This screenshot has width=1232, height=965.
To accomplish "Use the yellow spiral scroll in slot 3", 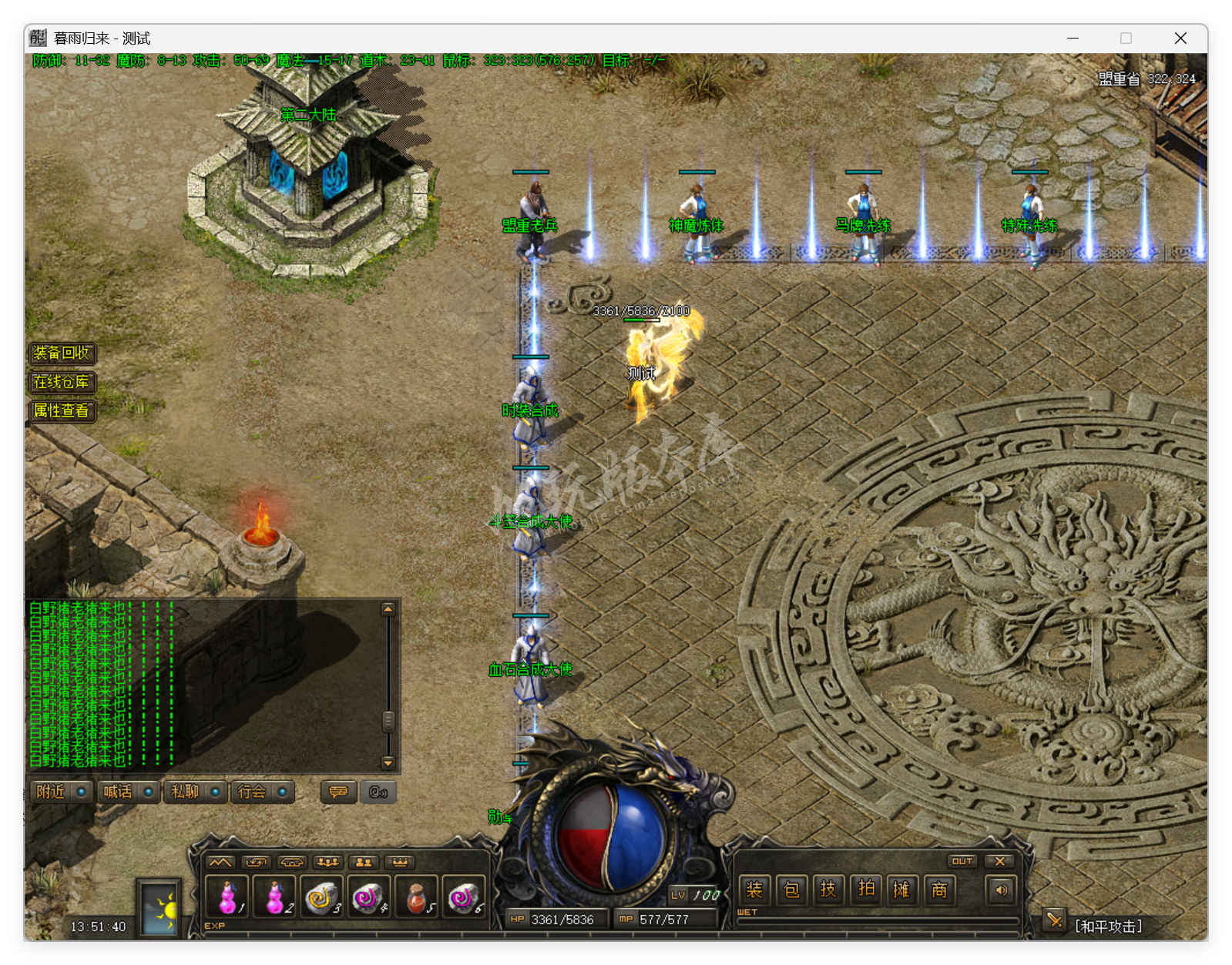I will (322, 896).
